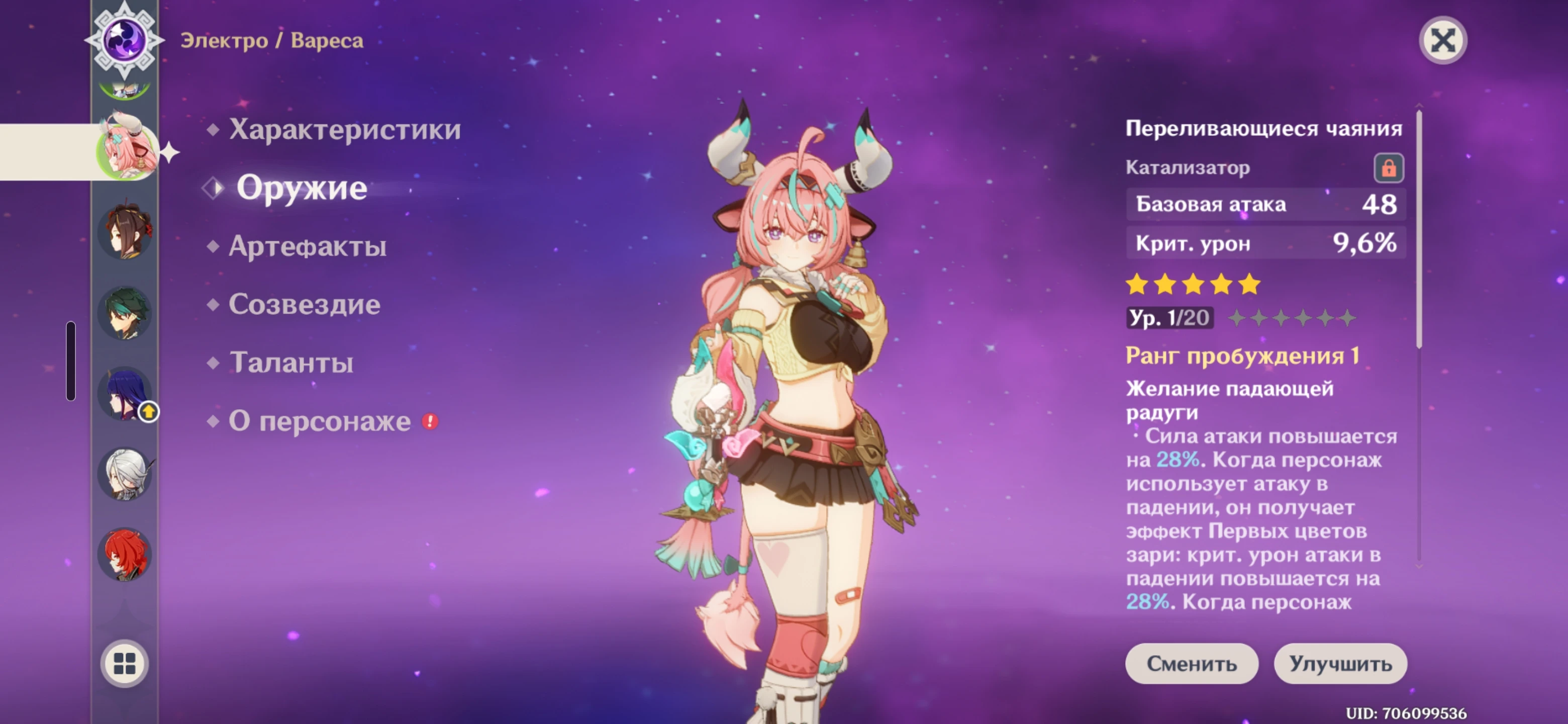The width and height of the screenshot is (1568, 724).
Task: Open the Electro element icon
Action: 124,40
